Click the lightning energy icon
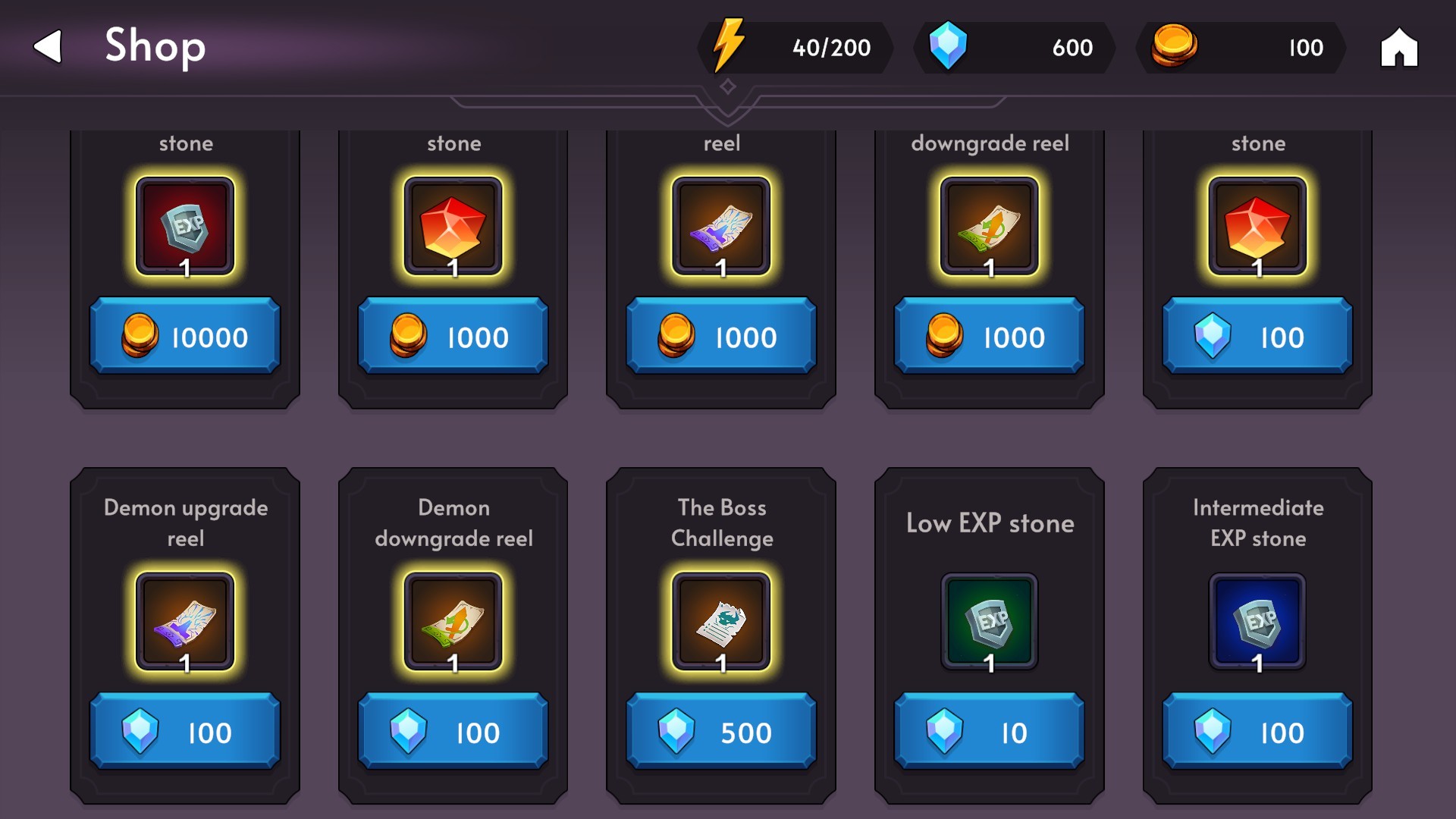The width and height of the screenshot is (1456, 819). pyautogui.click(x=729, y=47)
